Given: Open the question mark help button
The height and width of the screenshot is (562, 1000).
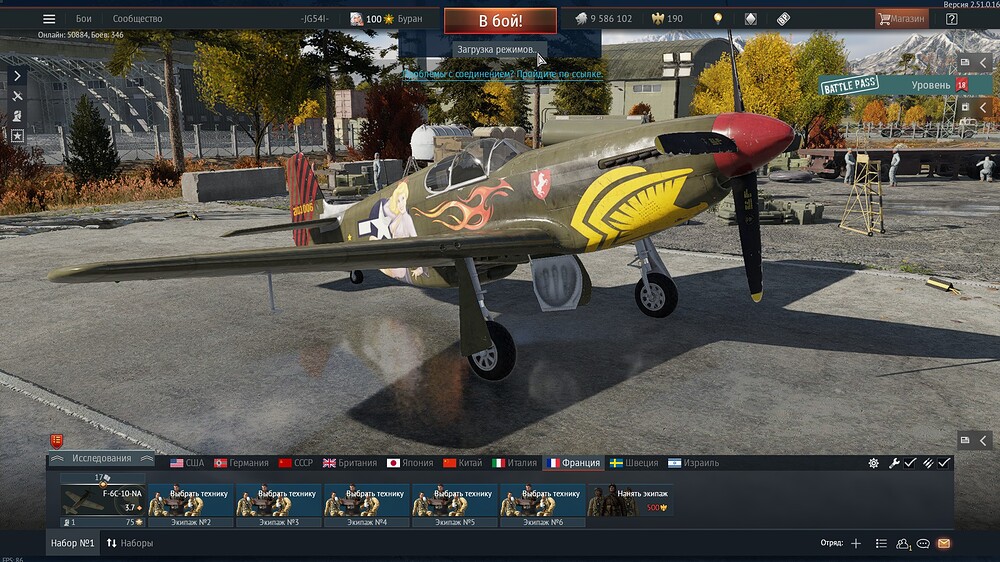Looking at the screenshot, I should pyautogui.click(x=951, y=19).
